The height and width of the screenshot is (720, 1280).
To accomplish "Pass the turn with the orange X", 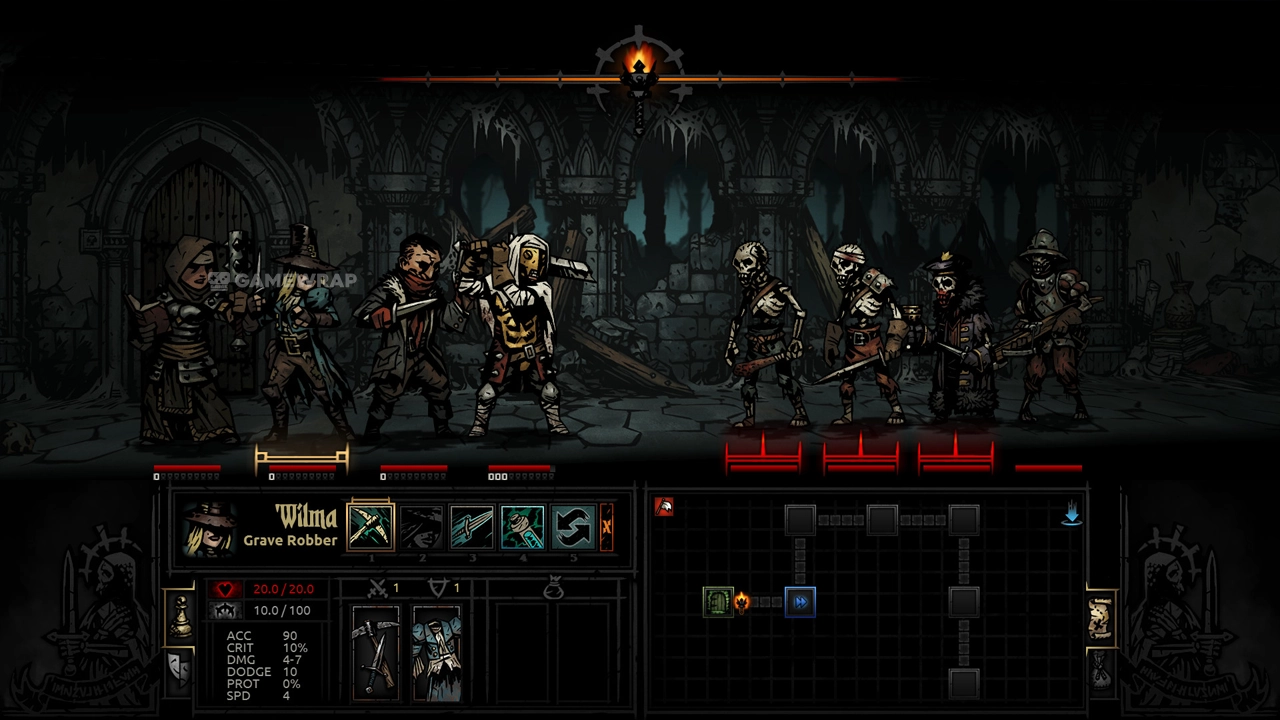I will 606,527.
